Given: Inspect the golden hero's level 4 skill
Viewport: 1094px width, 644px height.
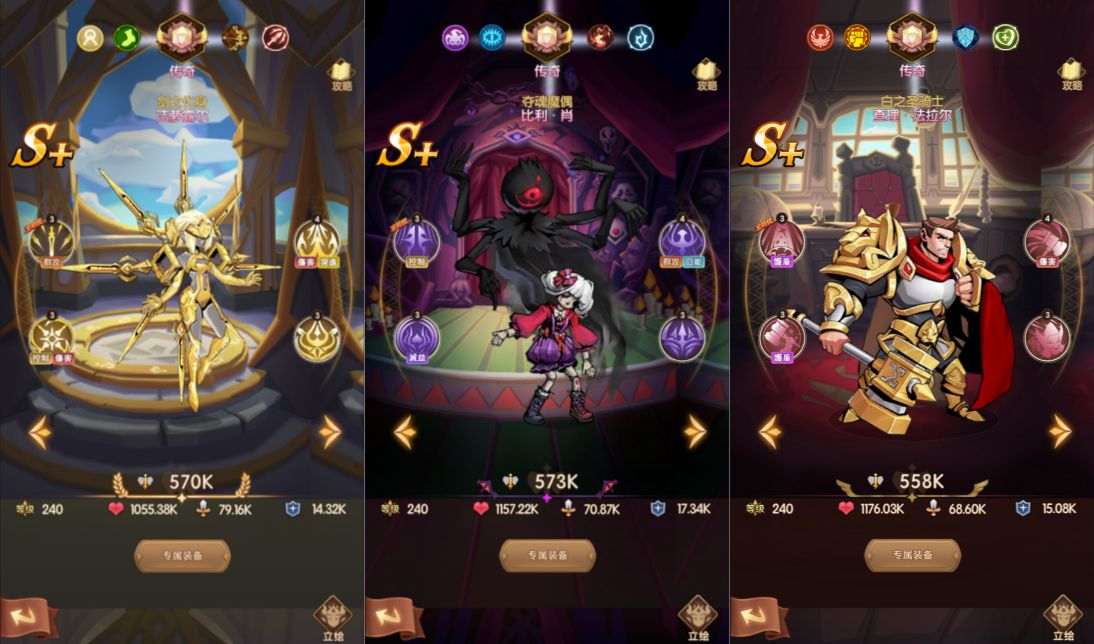Looking at the screenshot, I should (x=316, y=239).
